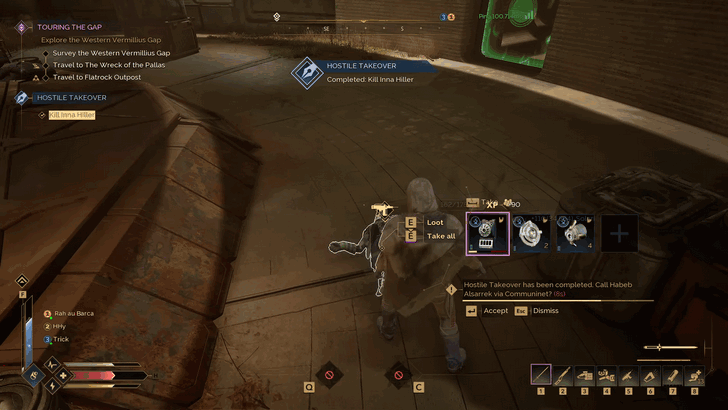This screenshot has height=410, width=728.
Task: Equip the gun in hotbar slot 5
Action: tap(630, 374)
